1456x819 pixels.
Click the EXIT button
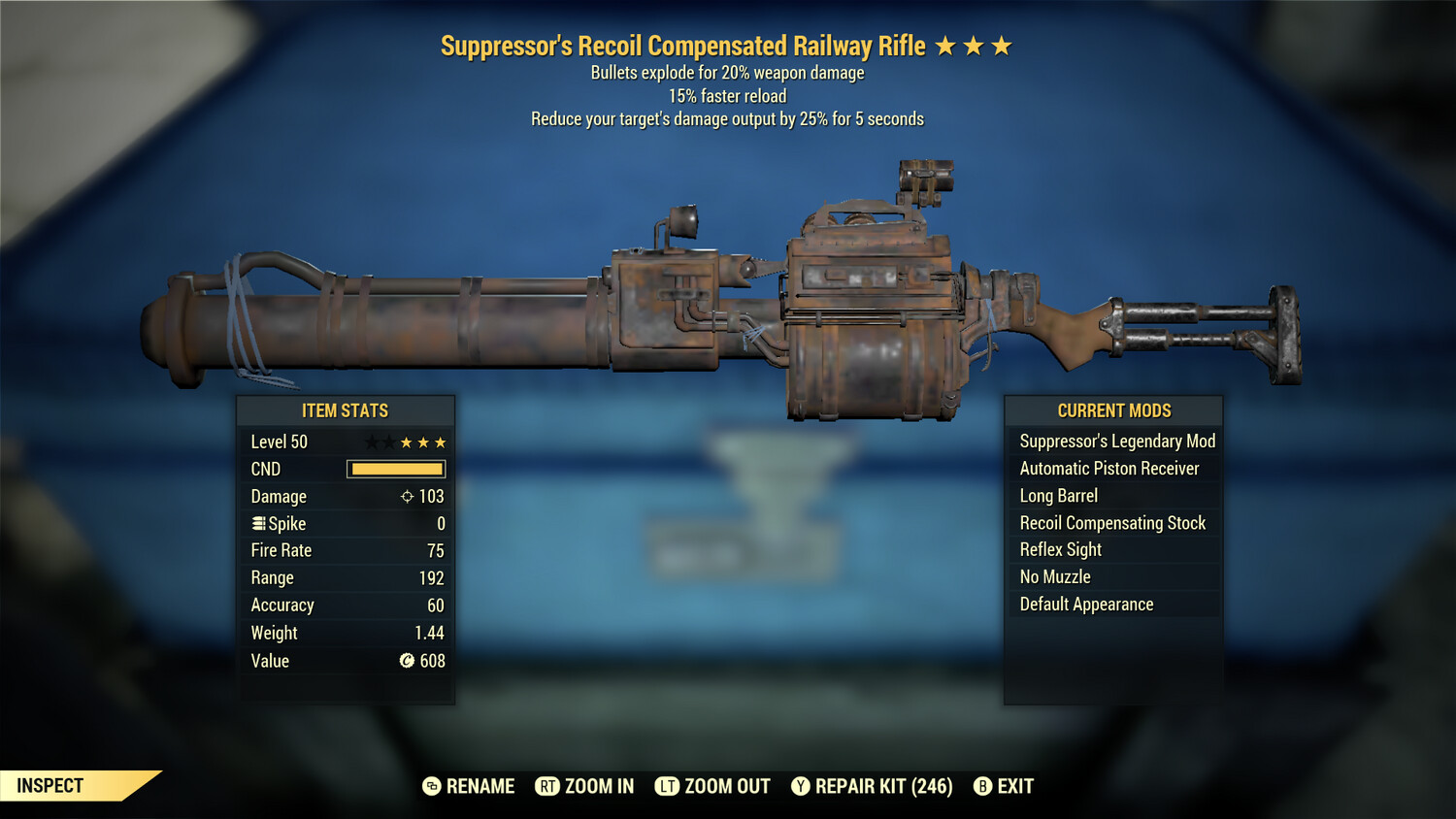1015,786
